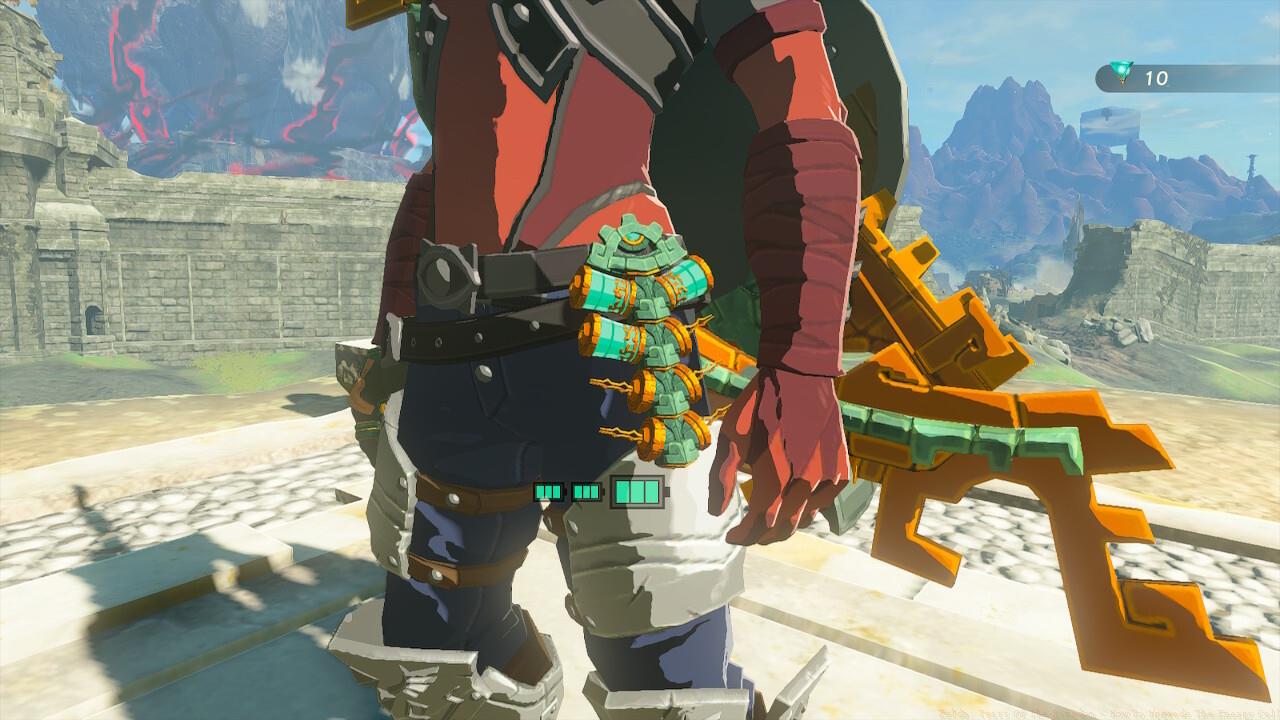Expand the battery gauge group

[595, 492]
